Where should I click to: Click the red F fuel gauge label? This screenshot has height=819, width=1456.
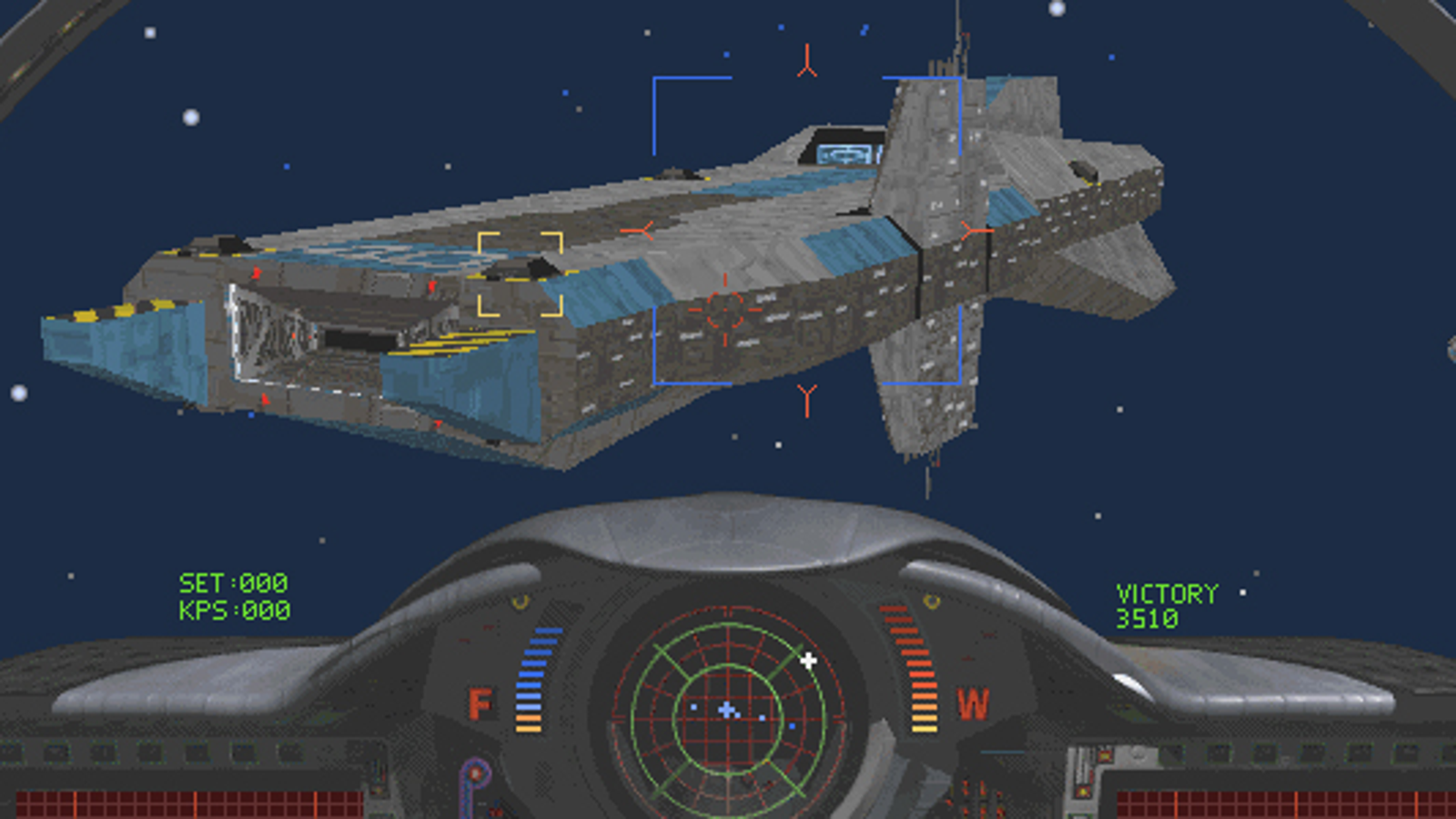click(x=480, y=704)
